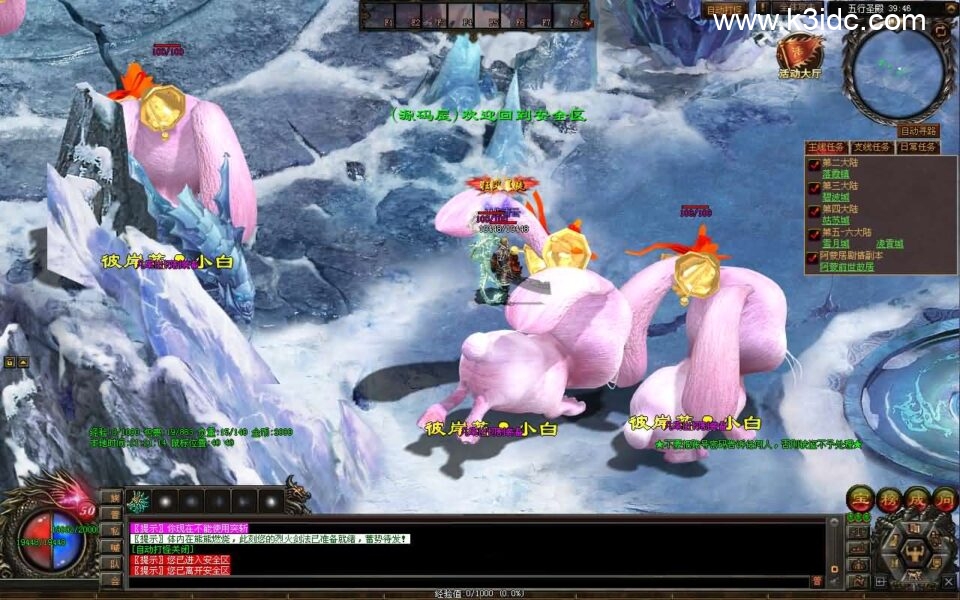Image resolution: width=960 pixels, height=600 pixels.
Task: Toggle the 自动打怪 auto-fight button
Action: click(x=726, y=10)
